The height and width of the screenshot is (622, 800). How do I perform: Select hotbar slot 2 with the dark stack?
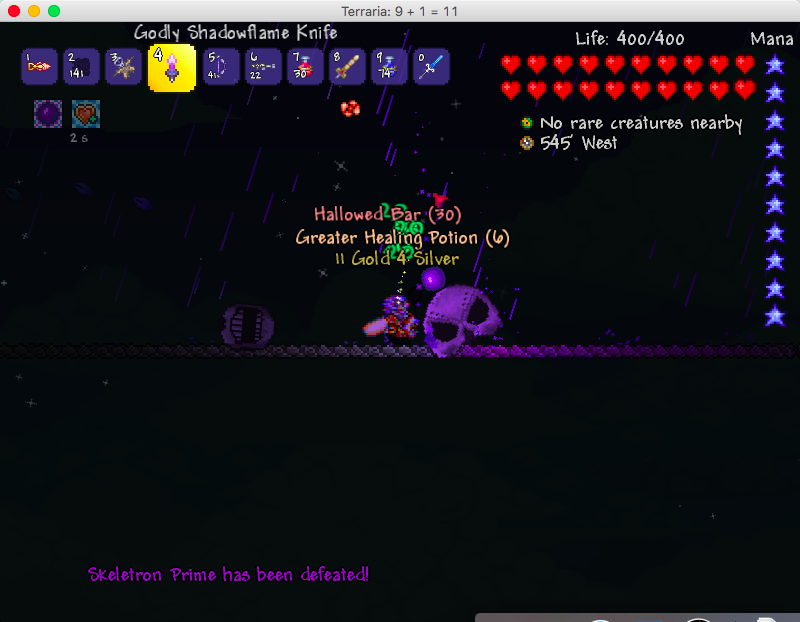80,67
